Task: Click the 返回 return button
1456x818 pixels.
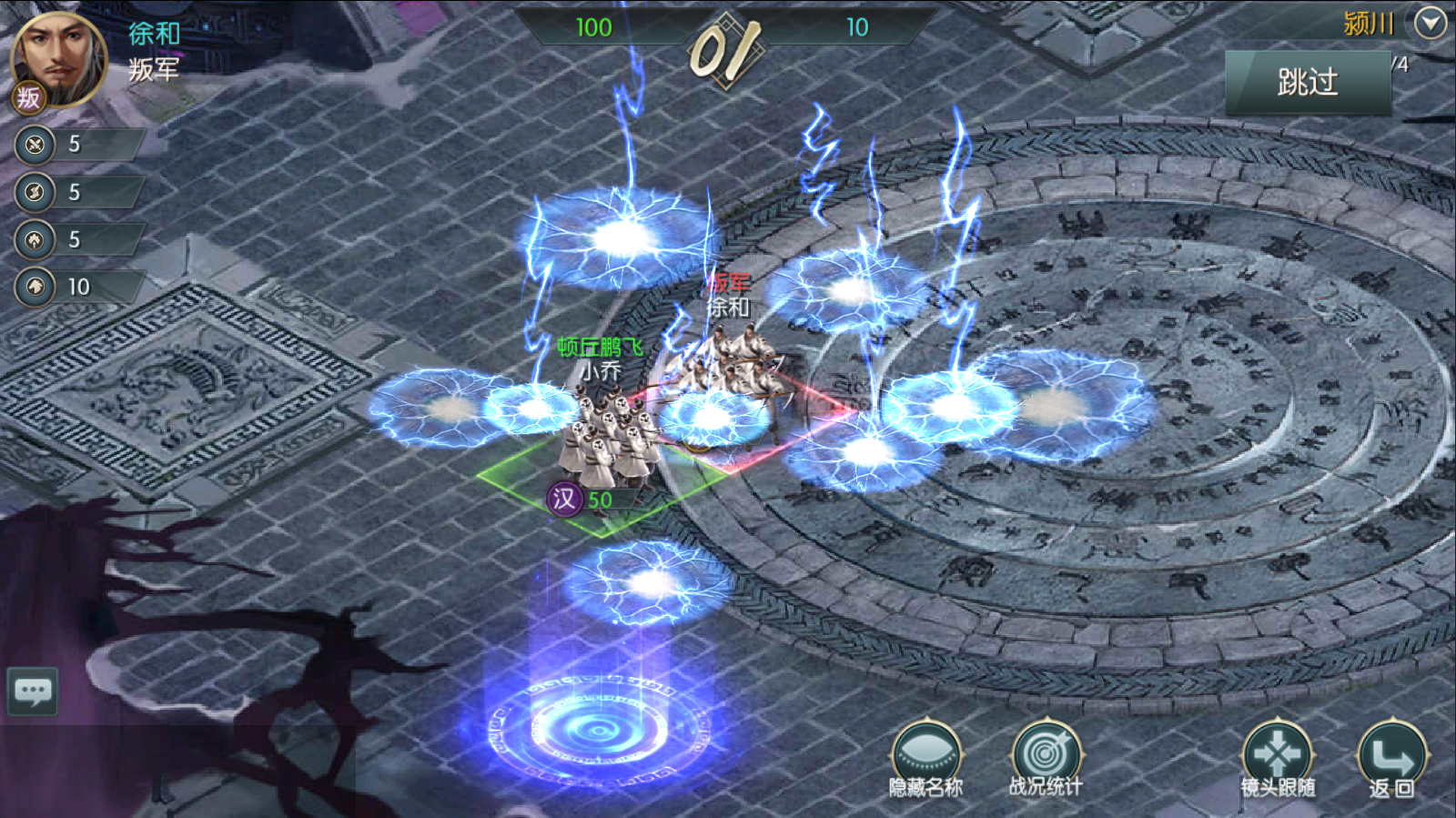Action: point(1391,757)
